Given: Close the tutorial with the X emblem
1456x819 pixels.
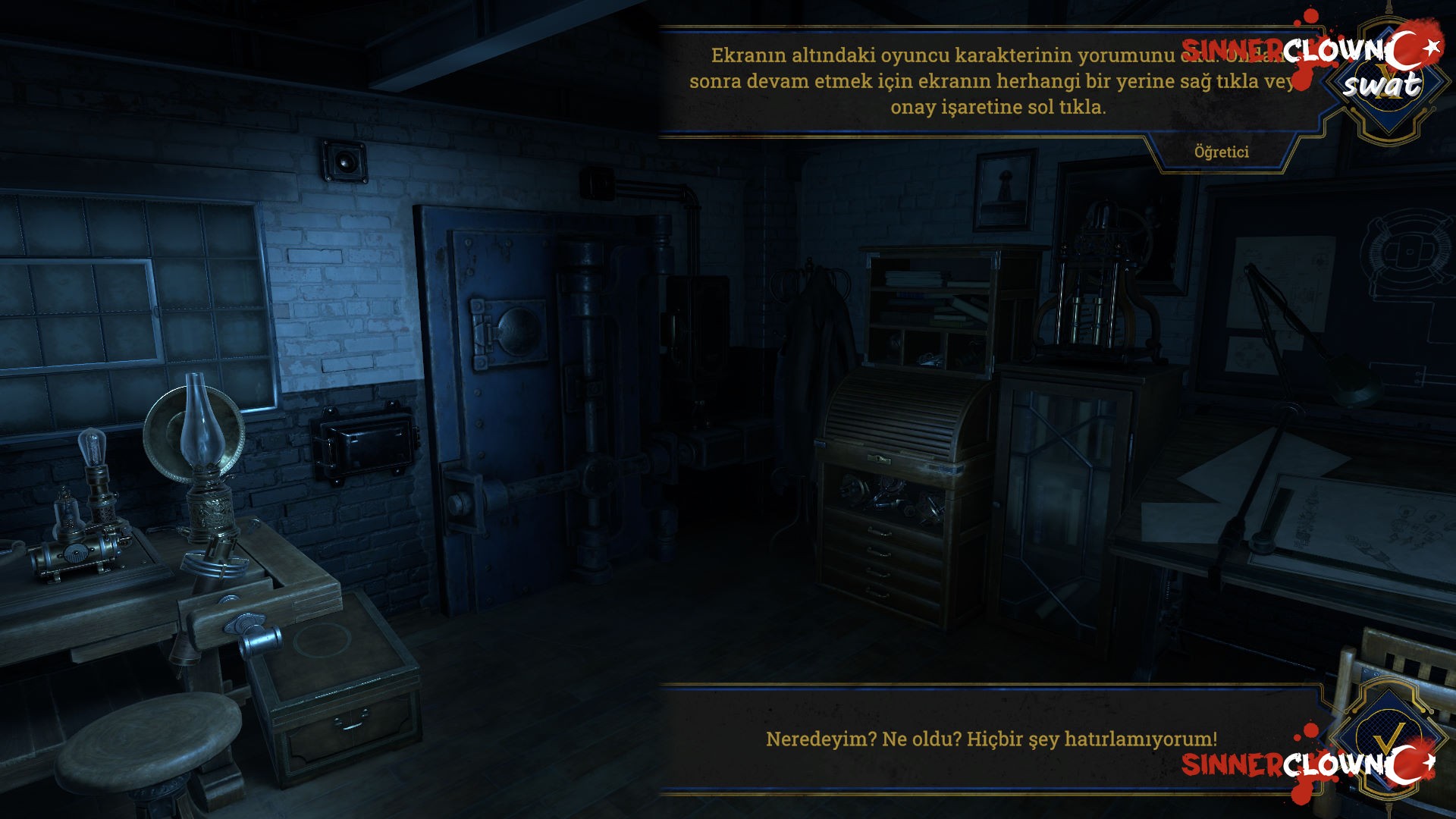Looking at the screenshot, I should click(x=1389, y=85).
